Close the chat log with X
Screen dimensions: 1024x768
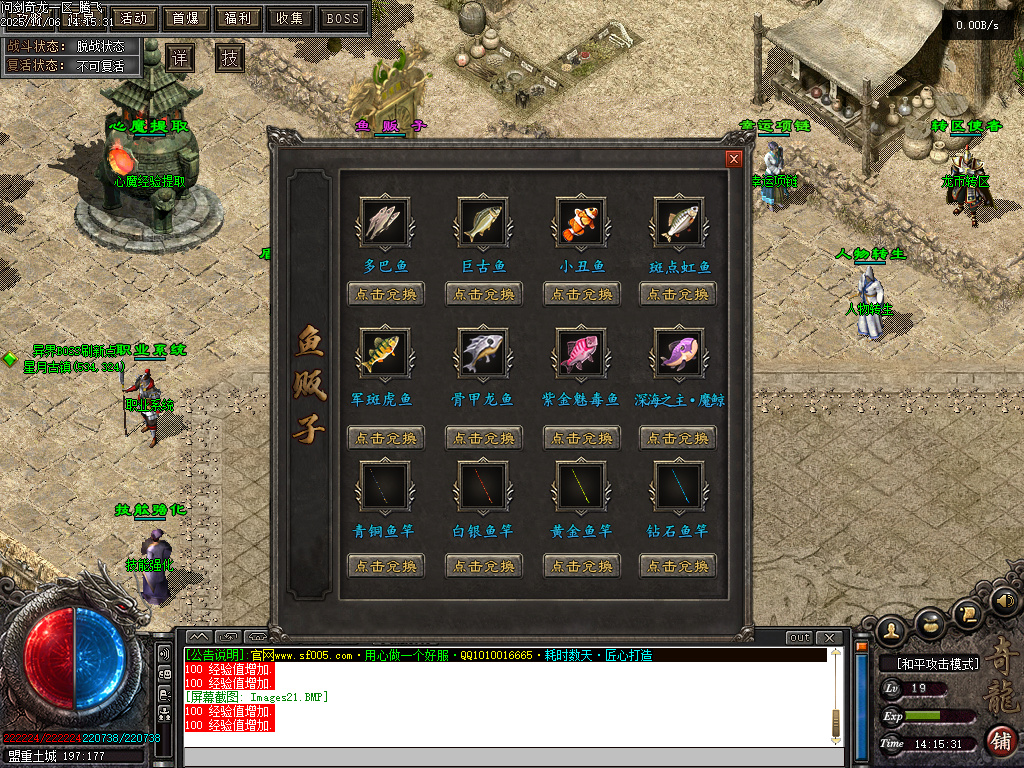tap(828, 637)
